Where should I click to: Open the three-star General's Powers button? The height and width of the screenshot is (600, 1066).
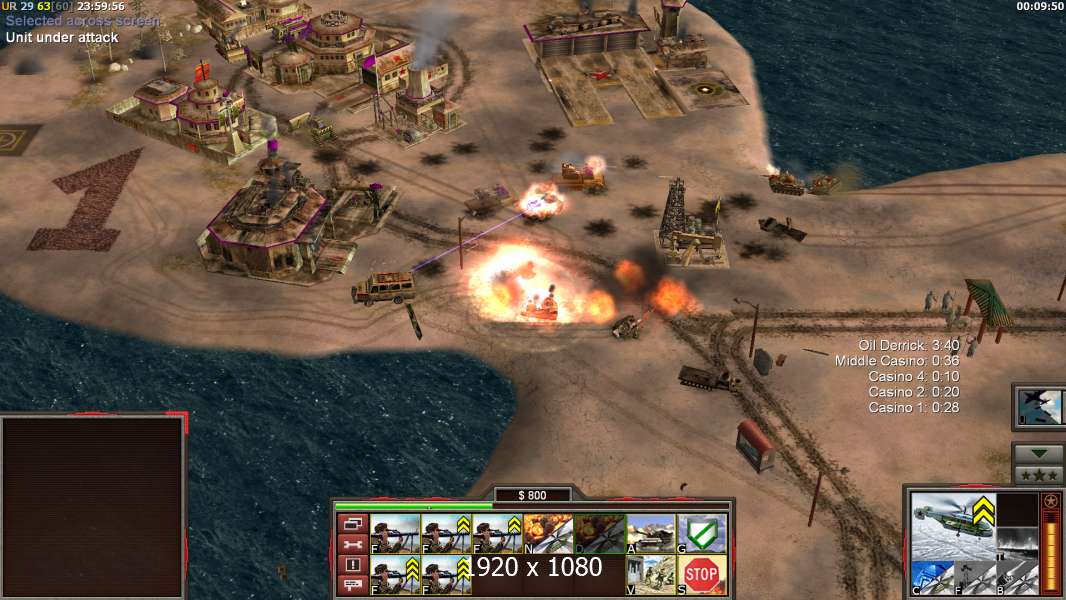(x=1038, y=475)
